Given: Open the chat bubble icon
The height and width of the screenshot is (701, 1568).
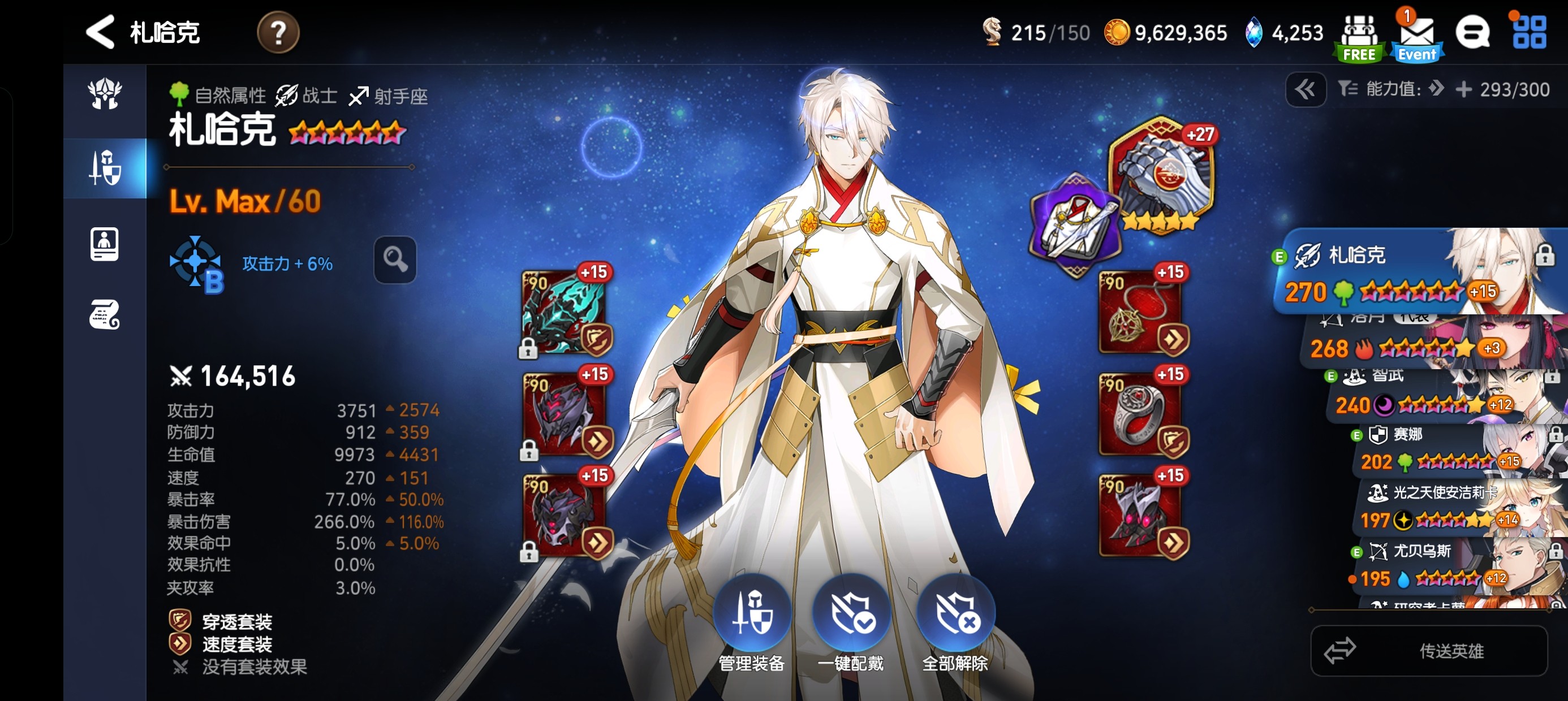Looking at the screenshot, I should pyautogui.click(x=1472, y=32).
